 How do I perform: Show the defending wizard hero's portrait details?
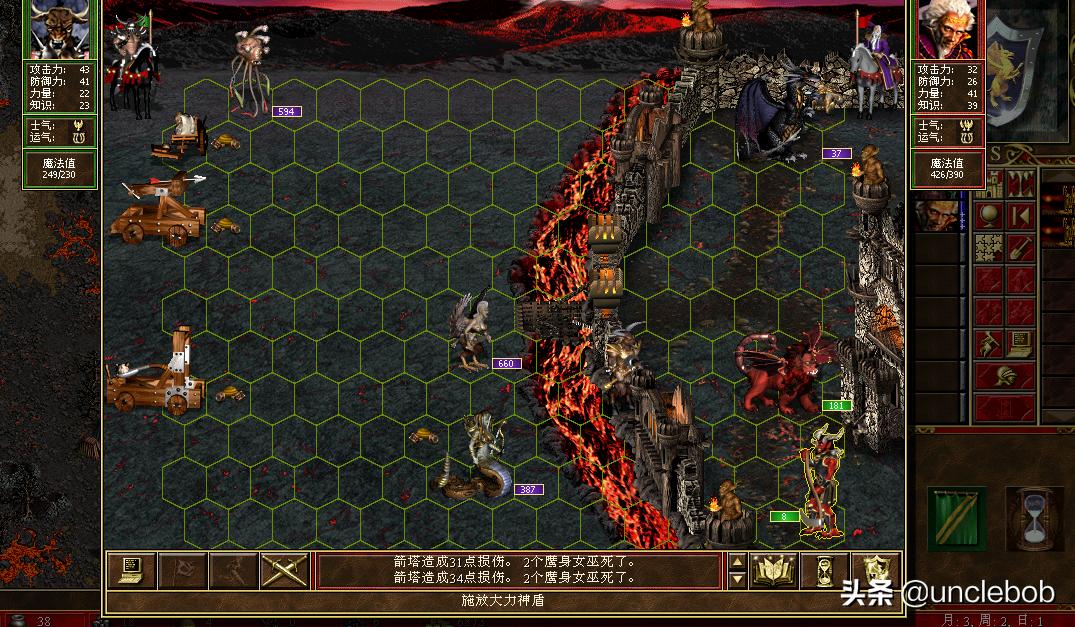click(x=947, y=30)
